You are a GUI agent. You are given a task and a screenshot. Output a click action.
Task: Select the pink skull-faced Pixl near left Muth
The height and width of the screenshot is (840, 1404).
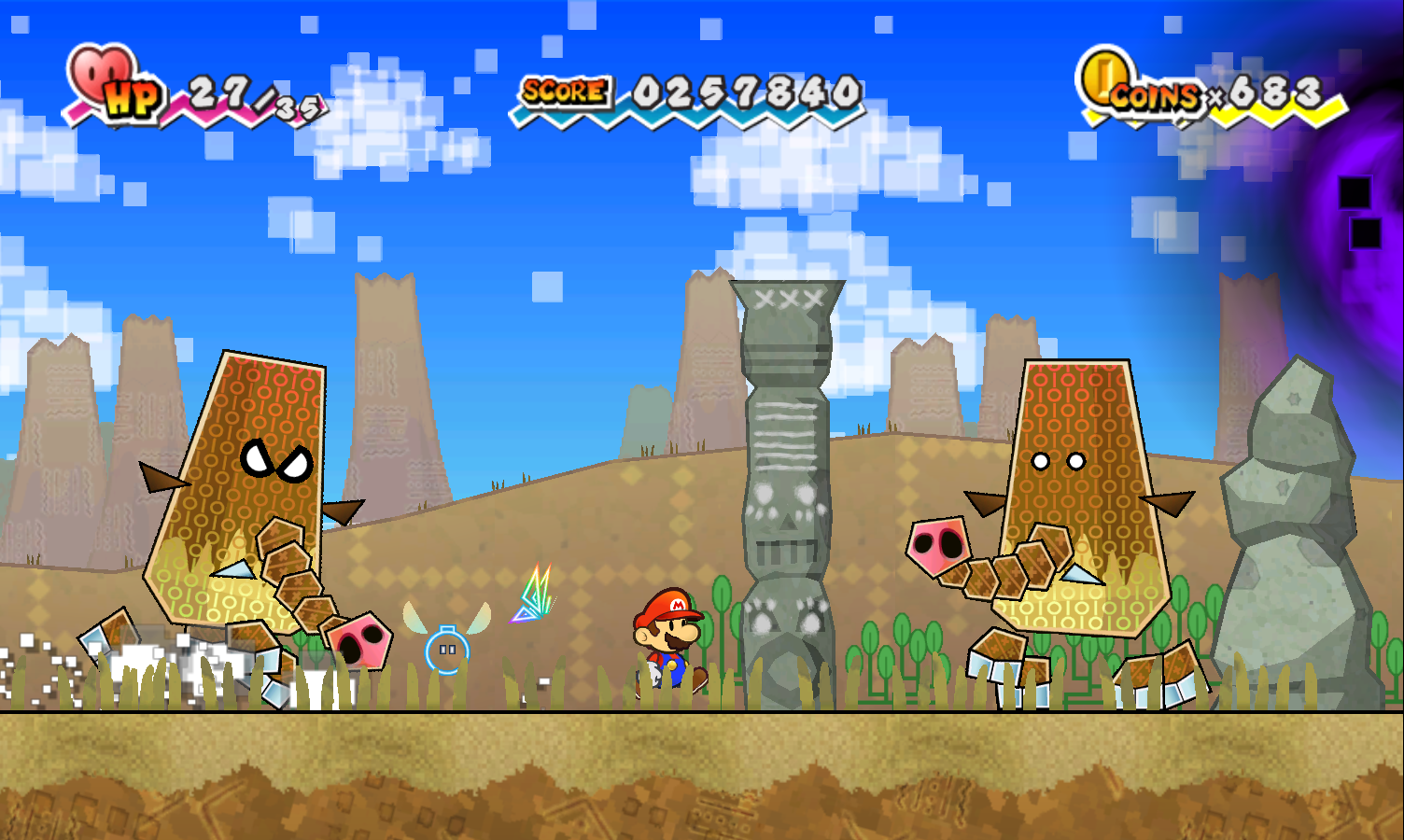point(359,639)
